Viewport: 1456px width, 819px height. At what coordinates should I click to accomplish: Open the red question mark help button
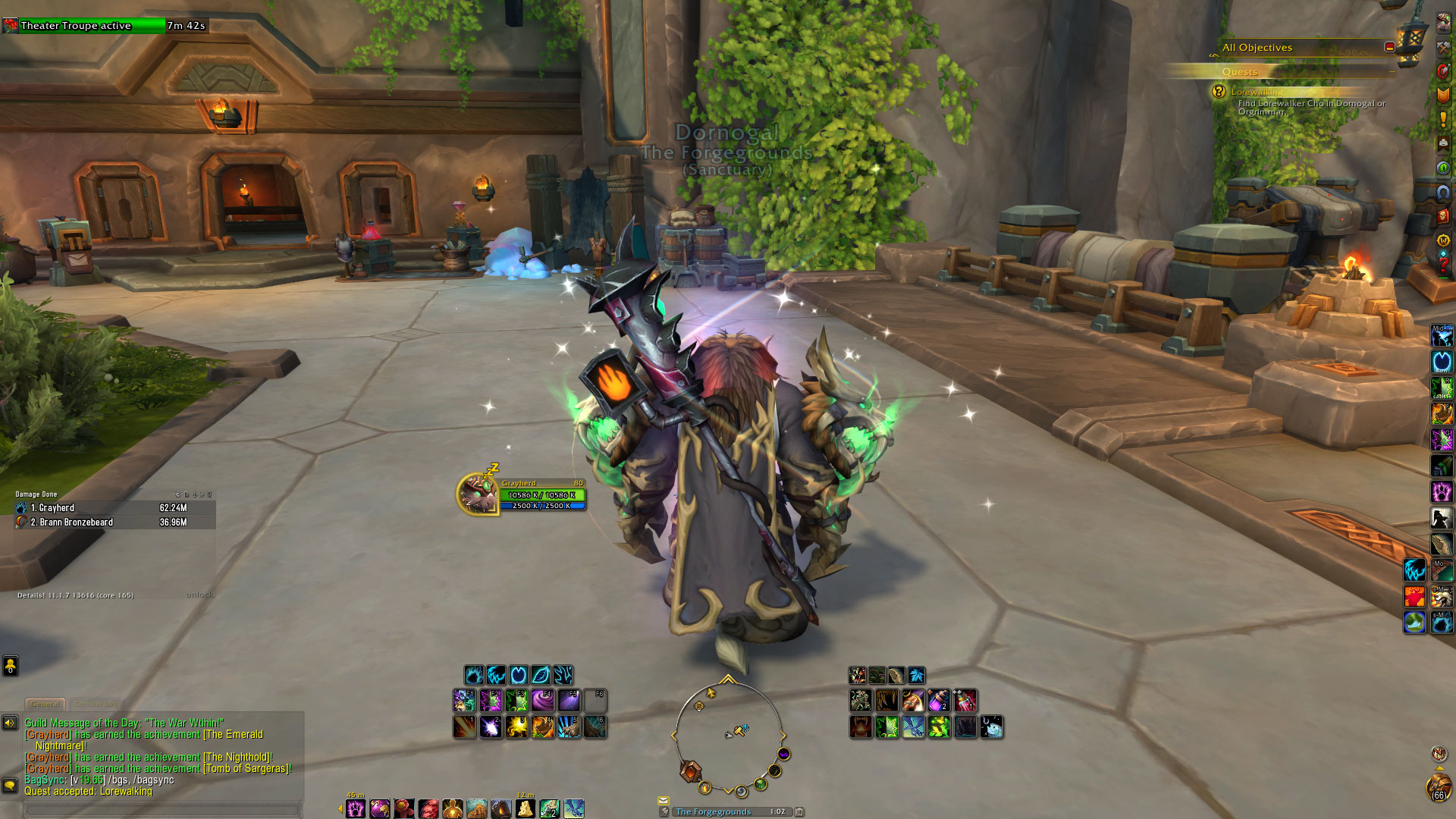tap(1443, 265)
